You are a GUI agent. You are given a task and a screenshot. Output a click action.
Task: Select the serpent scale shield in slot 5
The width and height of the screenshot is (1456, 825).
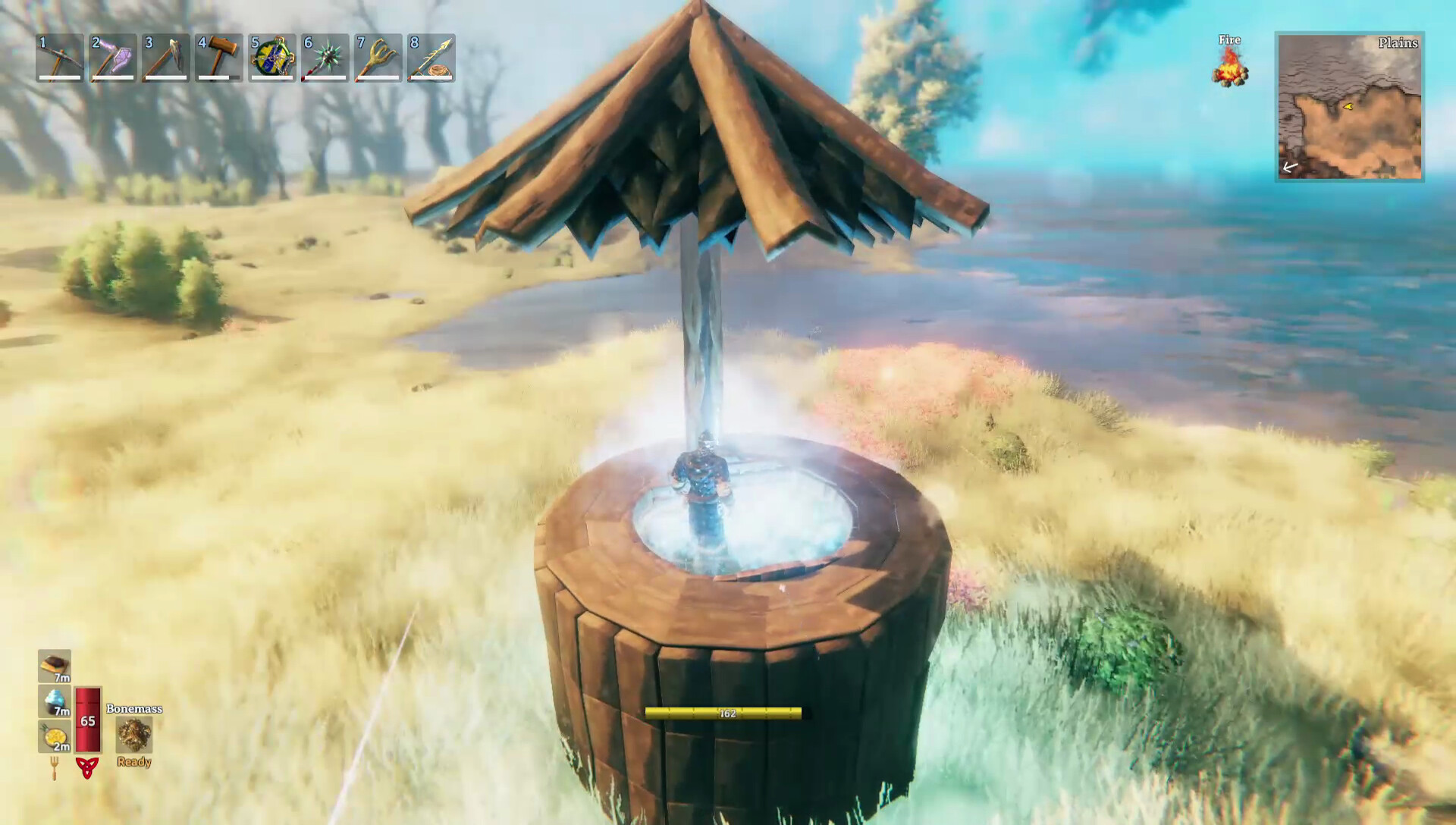click(273, 59)
